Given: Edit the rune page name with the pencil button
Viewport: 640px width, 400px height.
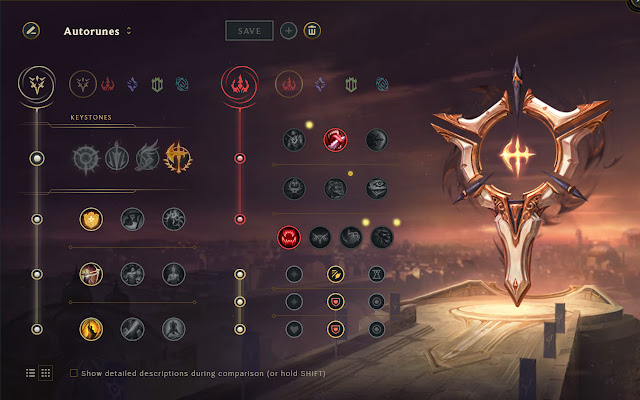Looking at the screenshot, I should (x=31, y=31).
